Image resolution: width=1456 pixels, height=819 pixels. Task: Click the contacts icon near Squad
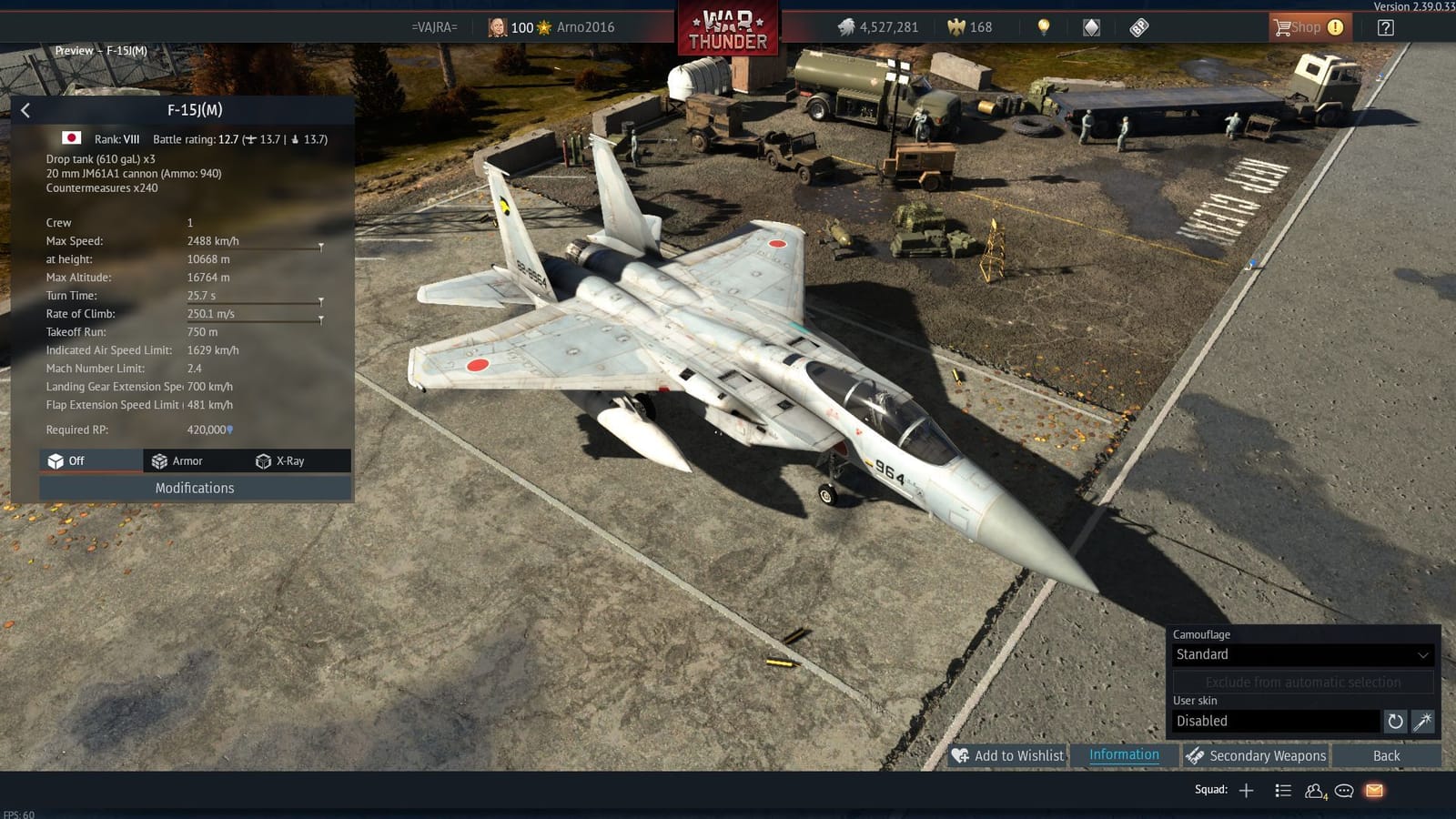1316,791
